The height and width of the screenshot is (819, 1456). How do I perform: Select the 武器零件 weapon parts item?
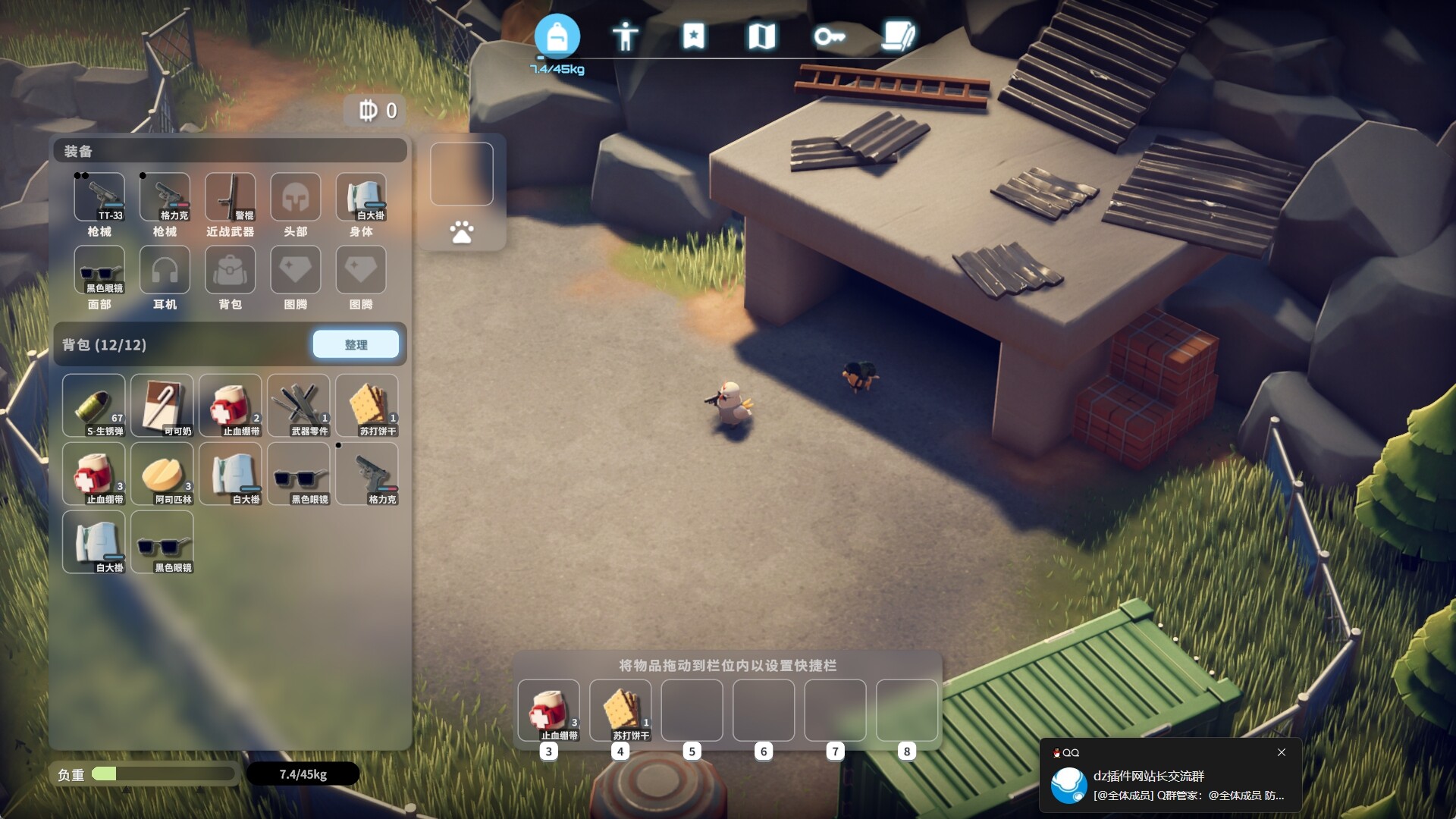[299, 405]
